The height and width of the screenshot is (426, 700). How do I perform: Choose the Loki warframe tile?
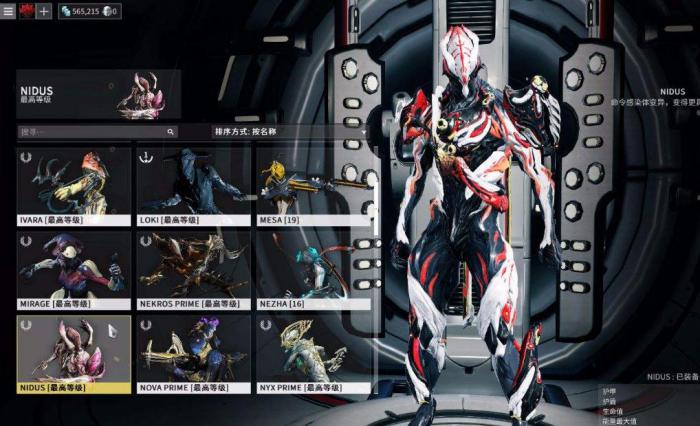[194, 185]
